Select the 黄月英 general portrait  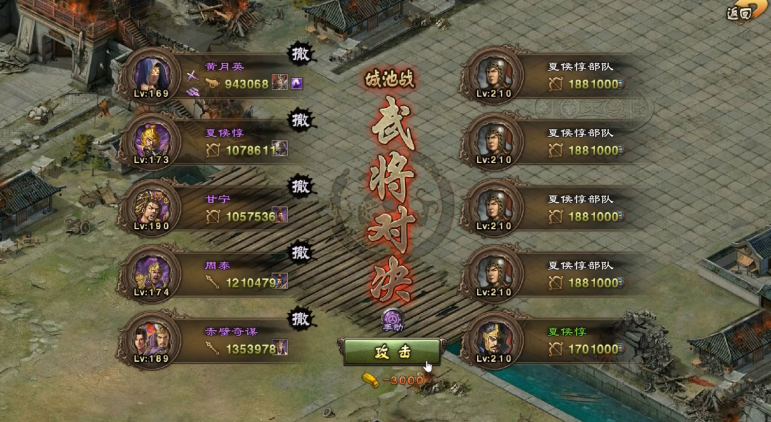(150, 74)
